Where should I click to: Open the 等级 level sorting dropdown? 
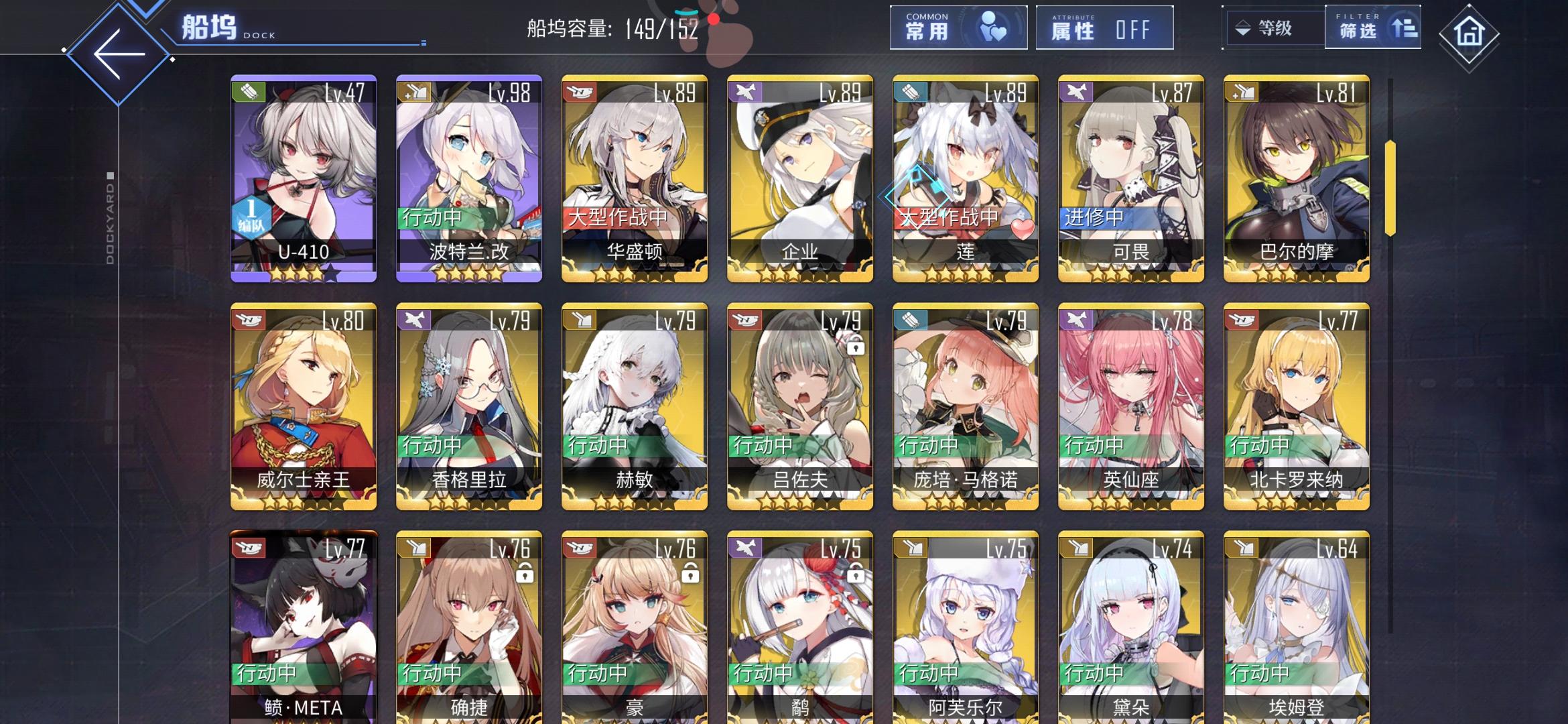[x=1271, y=28]
